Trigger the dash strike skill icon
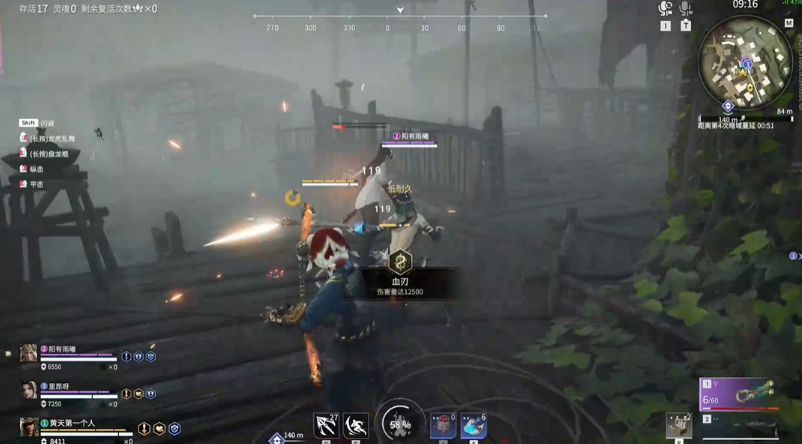The image size is (802, 444). 356,426
